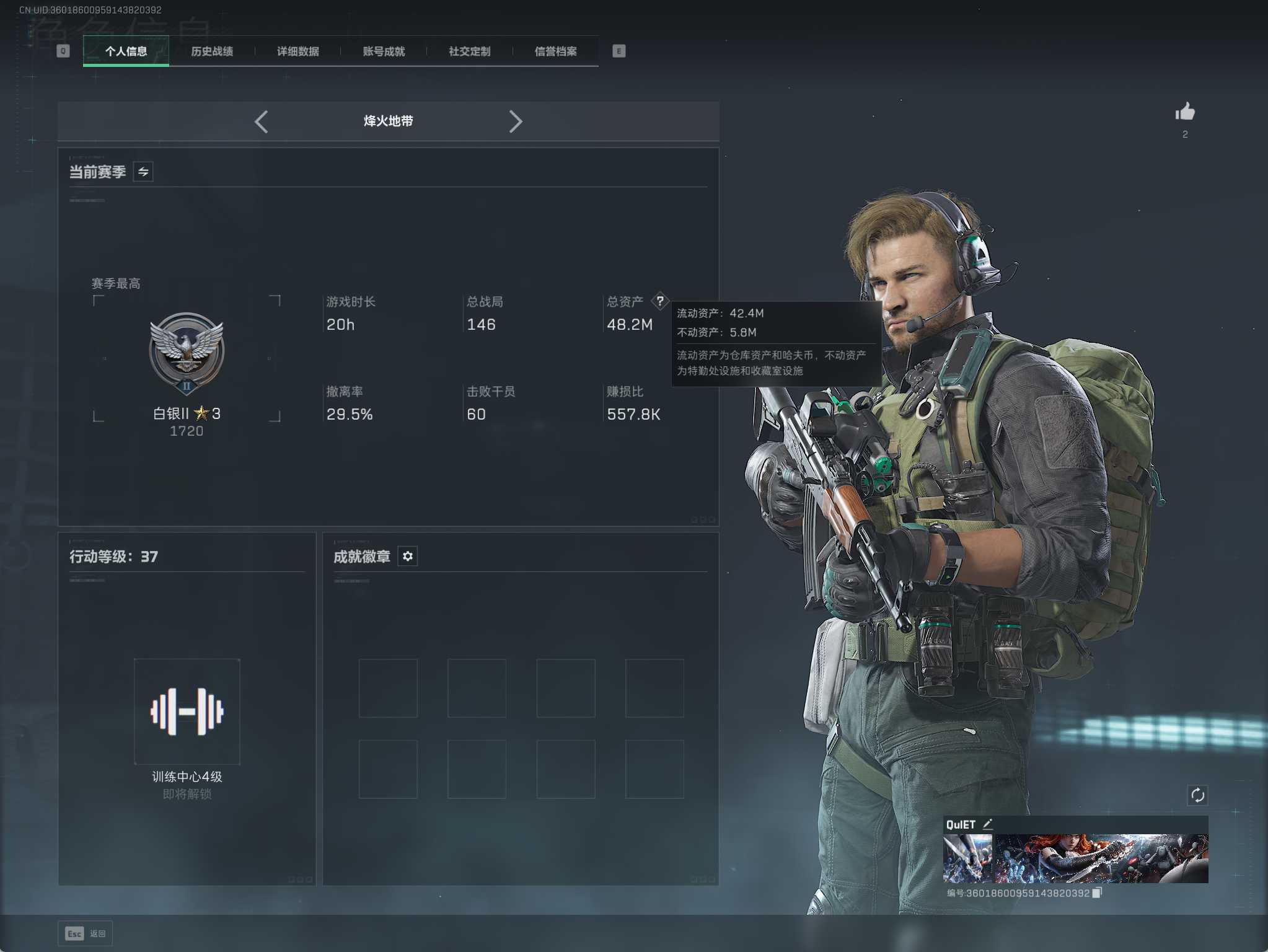Image resolution: width=1268 pixels, height=952 pixels.
Task: Click the rotate character refresh icon
Action: [1197, 795]
